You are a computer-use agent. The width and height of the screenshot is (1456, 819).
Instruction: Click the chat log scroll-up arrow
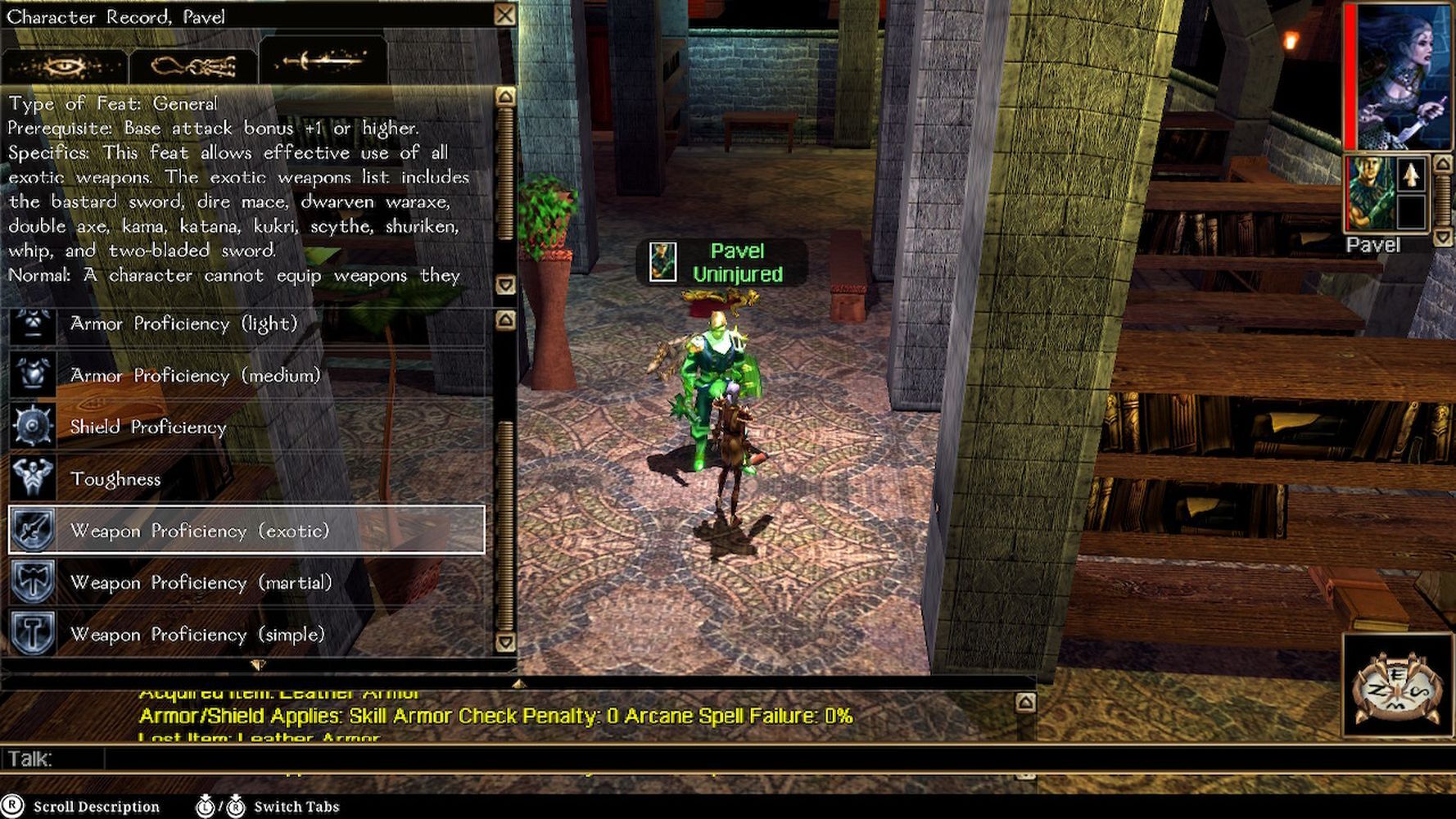pos(1025,703)
